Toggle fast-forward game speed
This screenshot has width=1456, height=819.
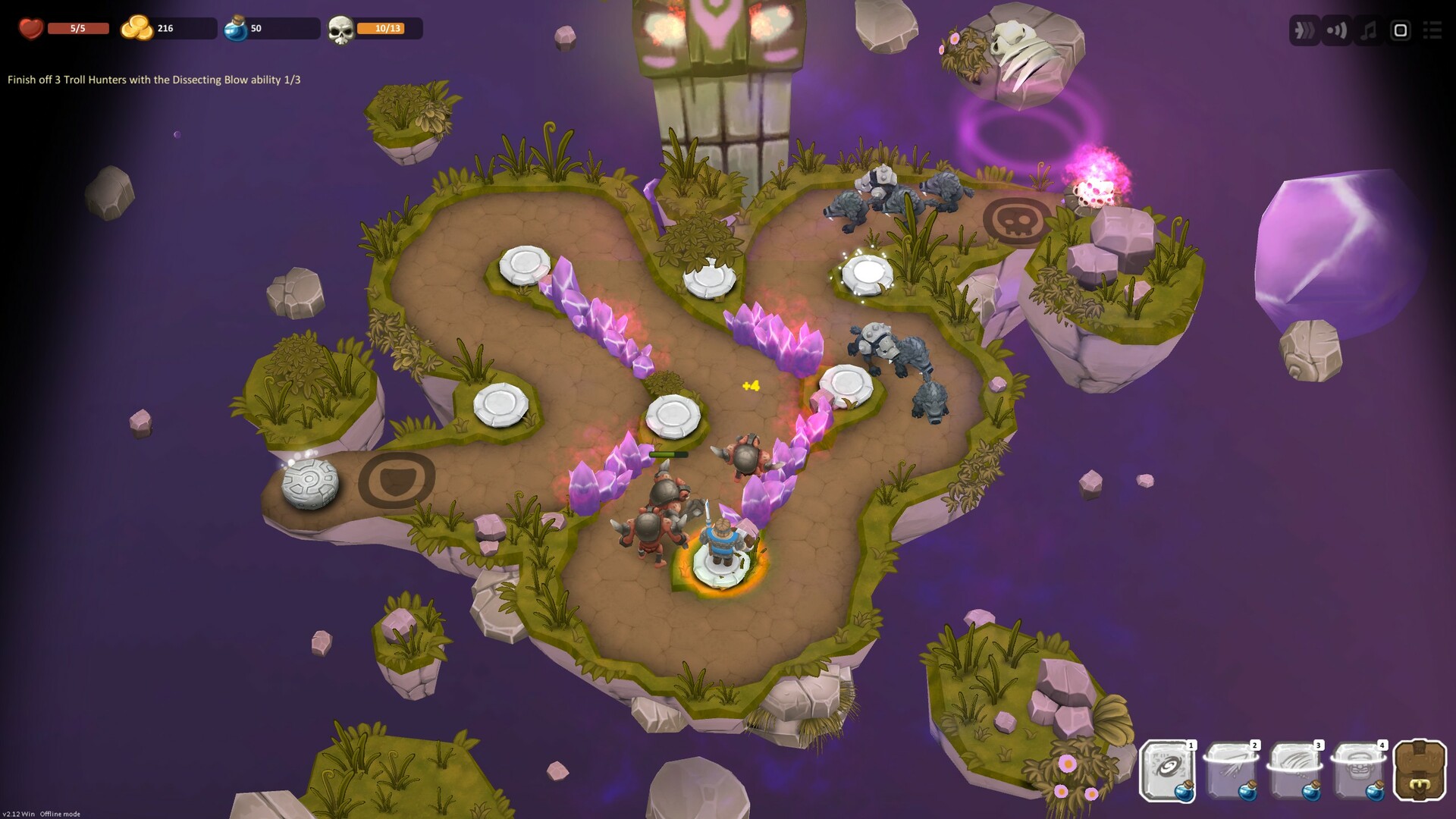pyautogui.click(x=1304, y=31)
